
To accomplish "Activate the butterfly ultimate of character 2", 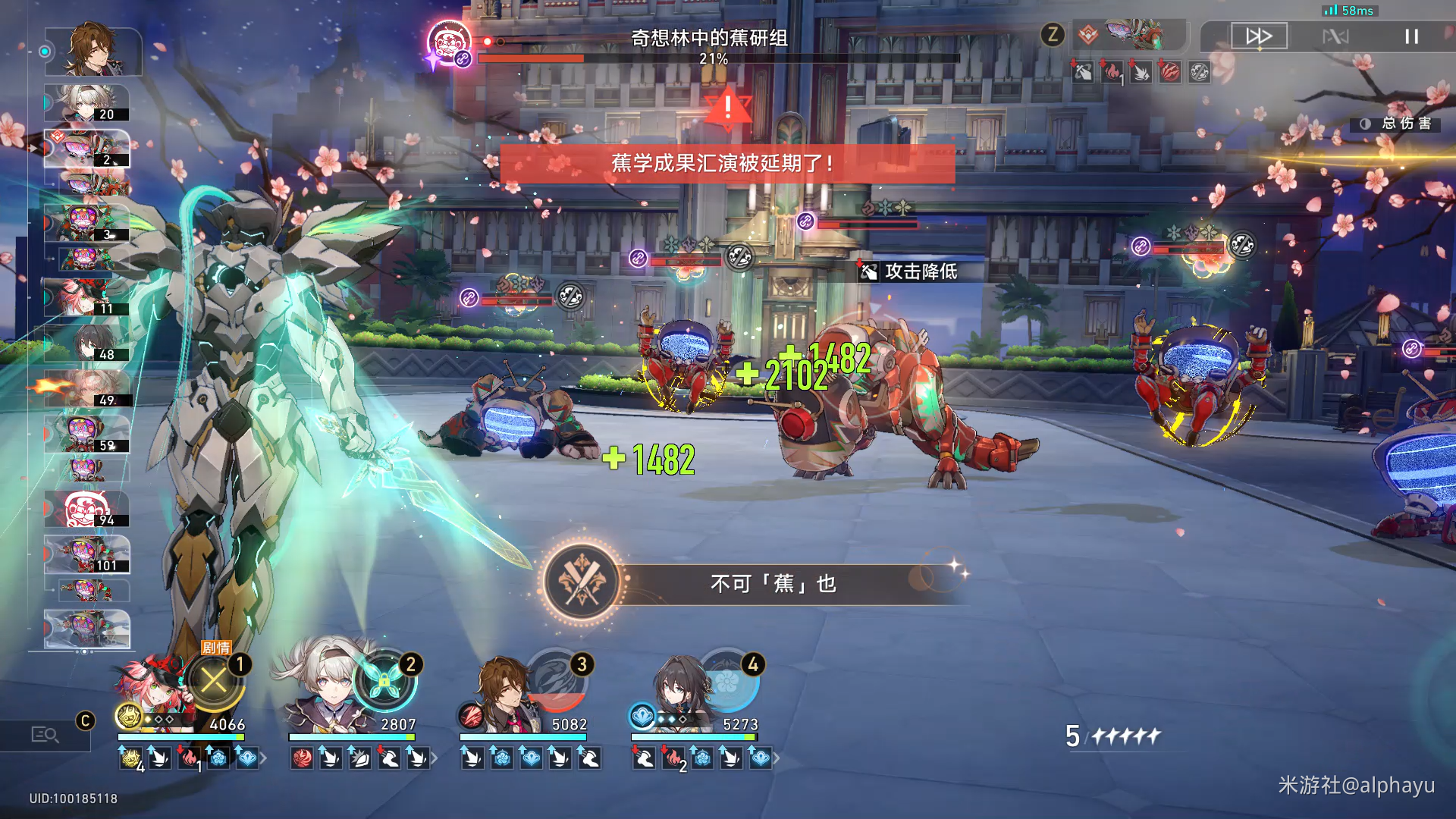I will 384,680.
